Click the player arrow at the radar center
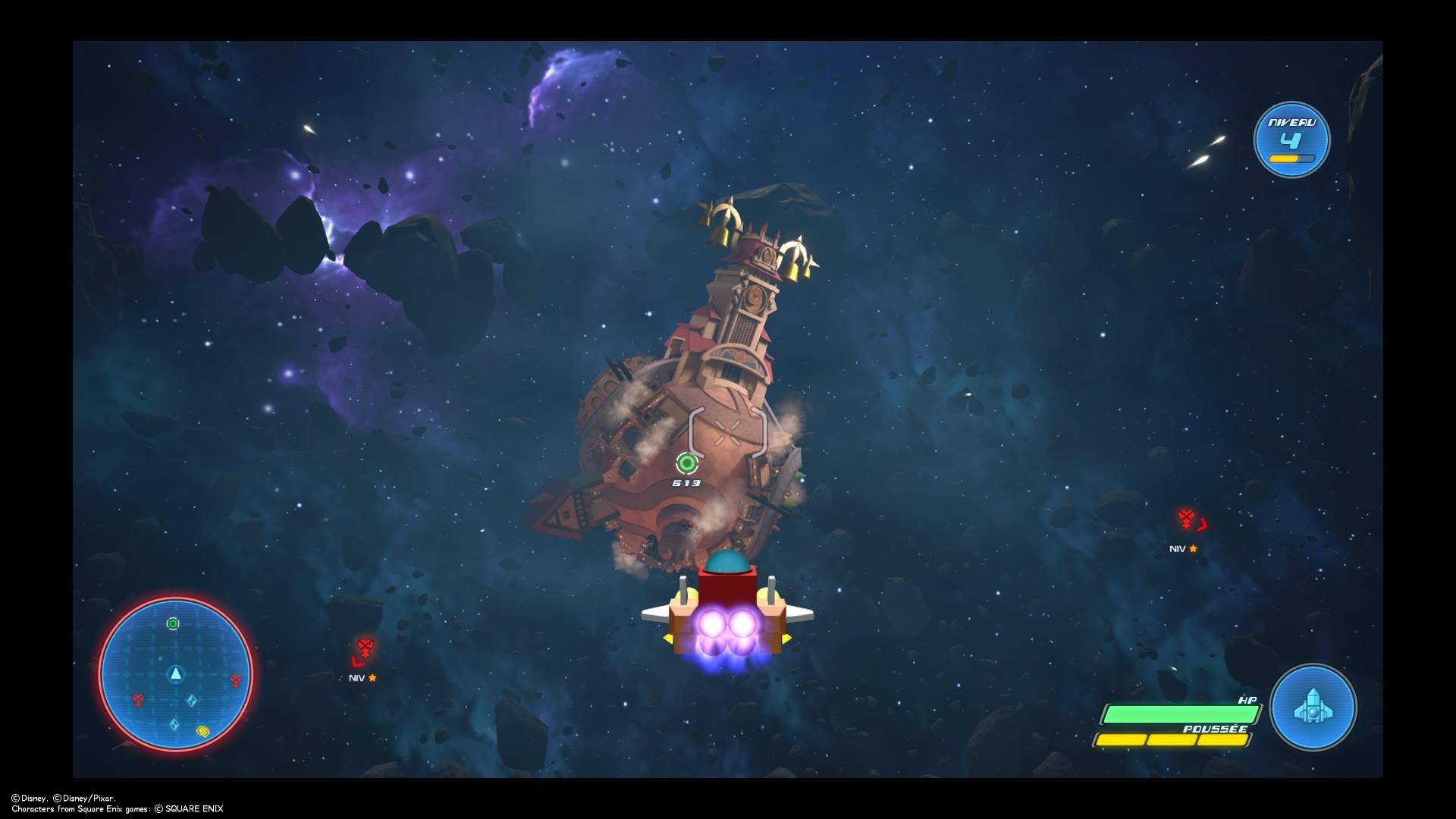Screen dimensions: 1456x819 (x=176, y=673)
